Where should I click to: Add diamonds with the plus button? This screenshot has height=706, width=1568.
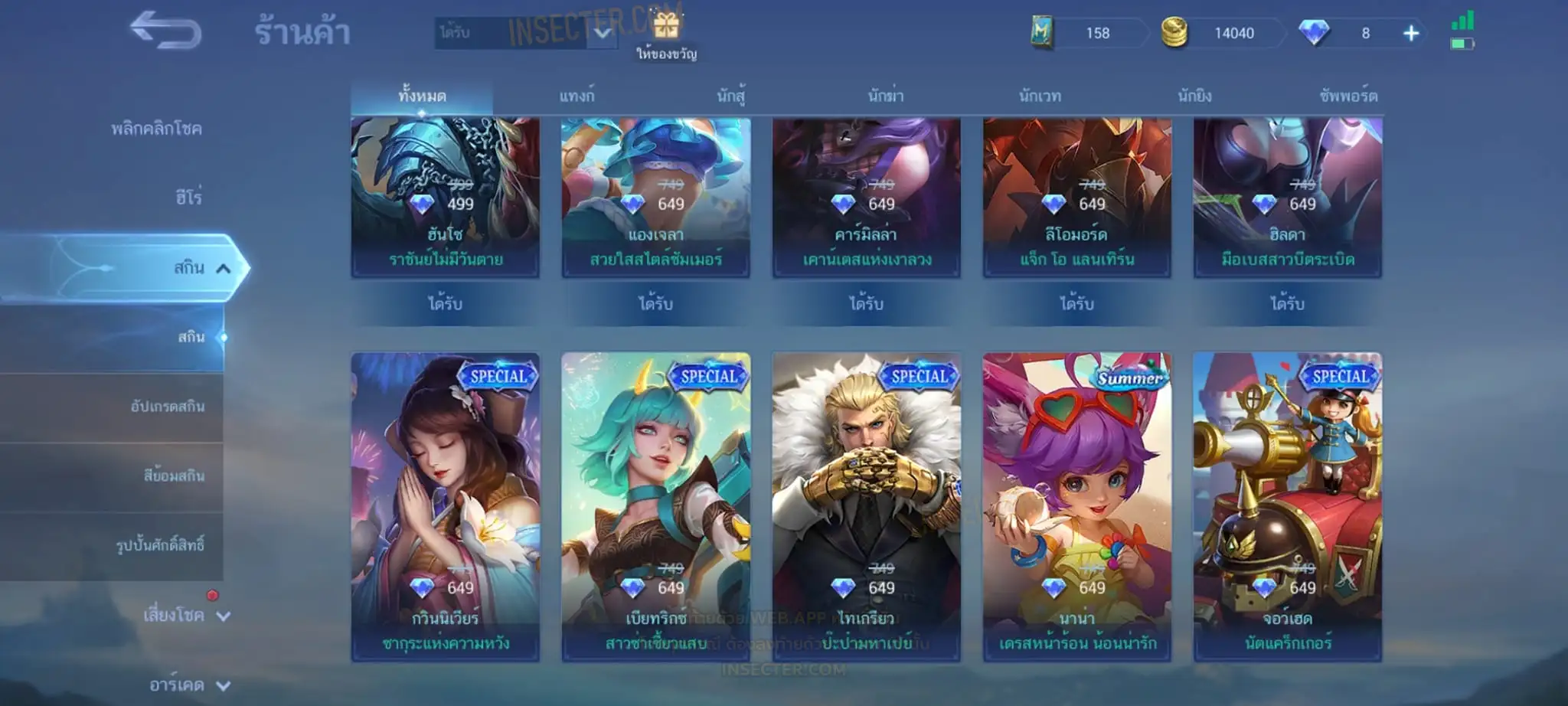pyautogui.click(x=1410, y=33)
